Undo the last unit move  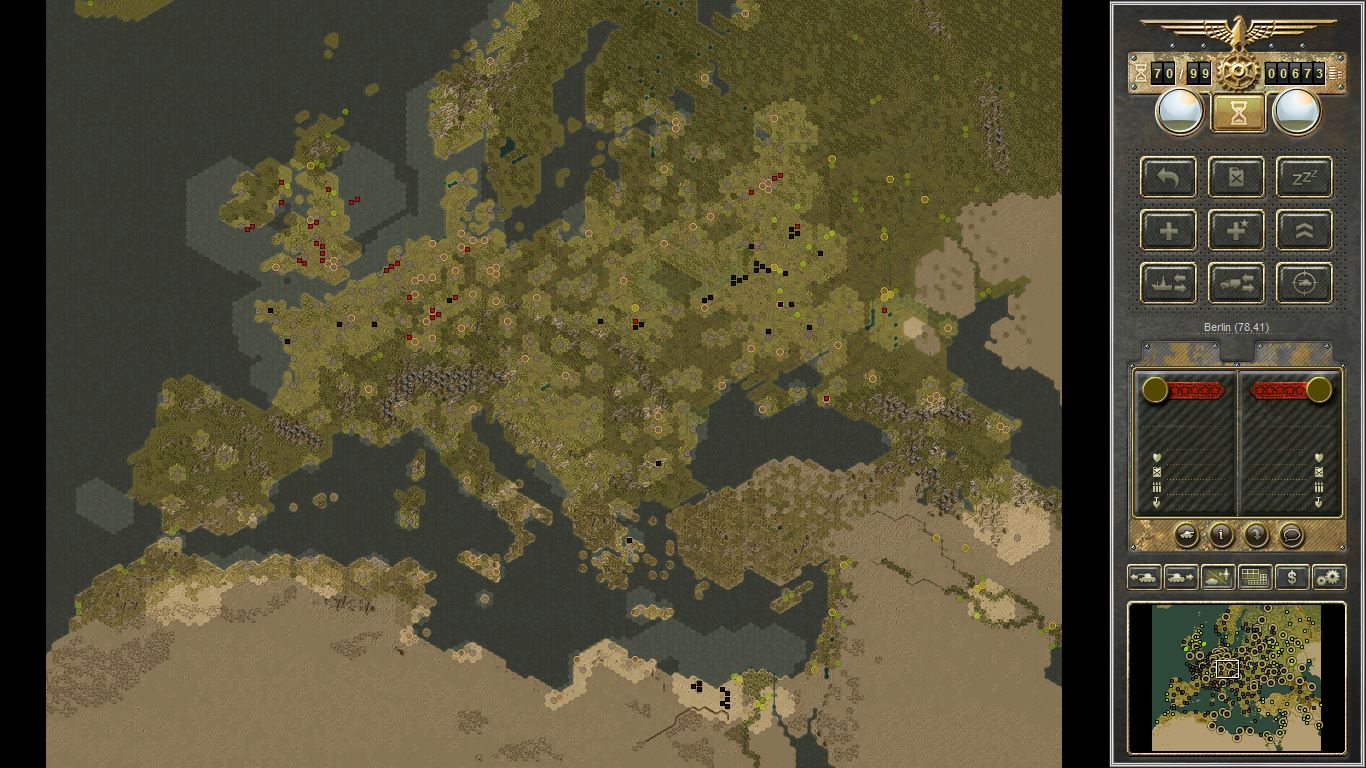click(x=1168, y=177)
